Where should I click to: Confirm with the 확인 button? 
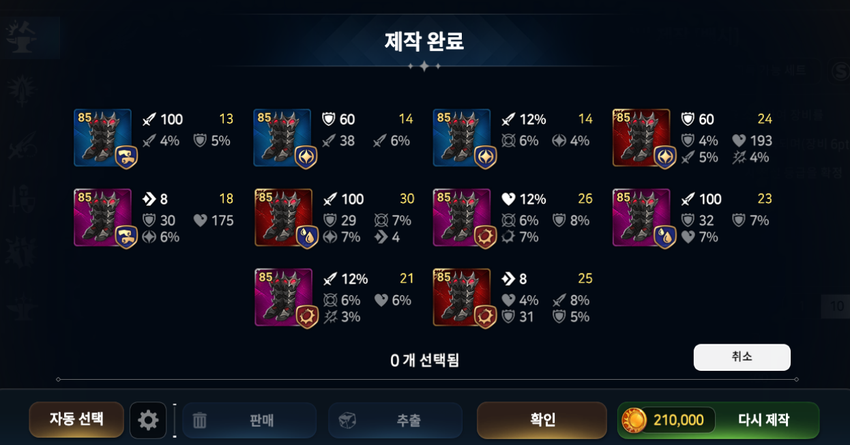pyautogui.click(x=541, y=420)
